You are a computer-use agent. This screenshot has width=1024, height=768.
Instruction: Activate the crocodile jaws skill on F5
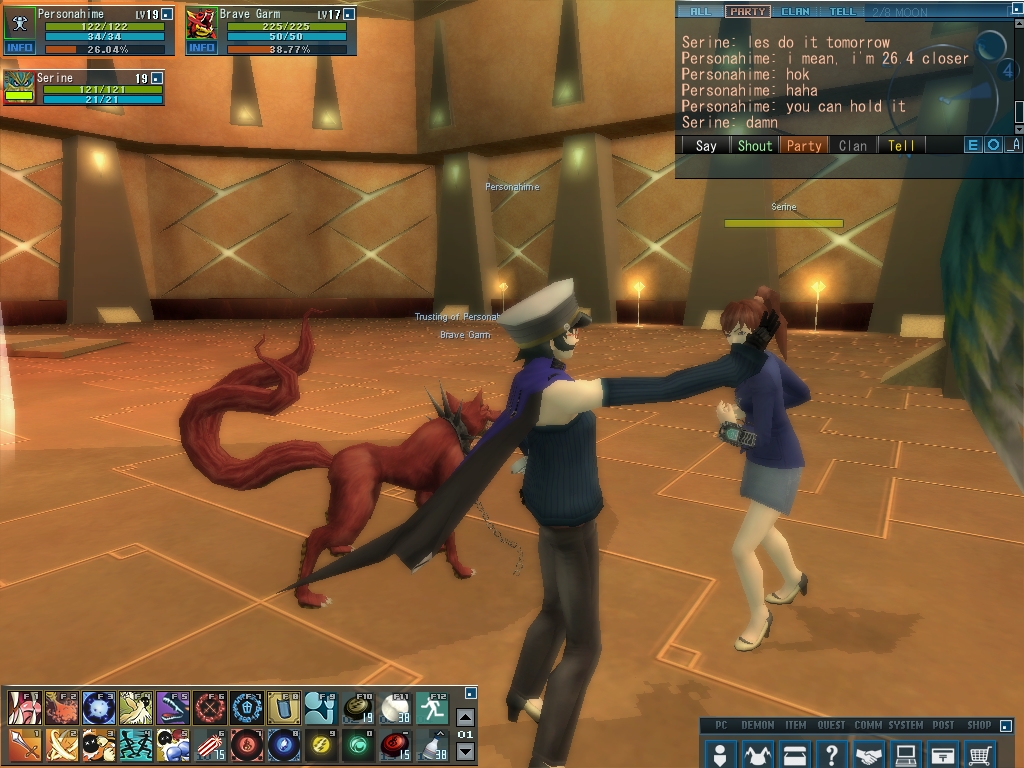(x=172, y=708)
